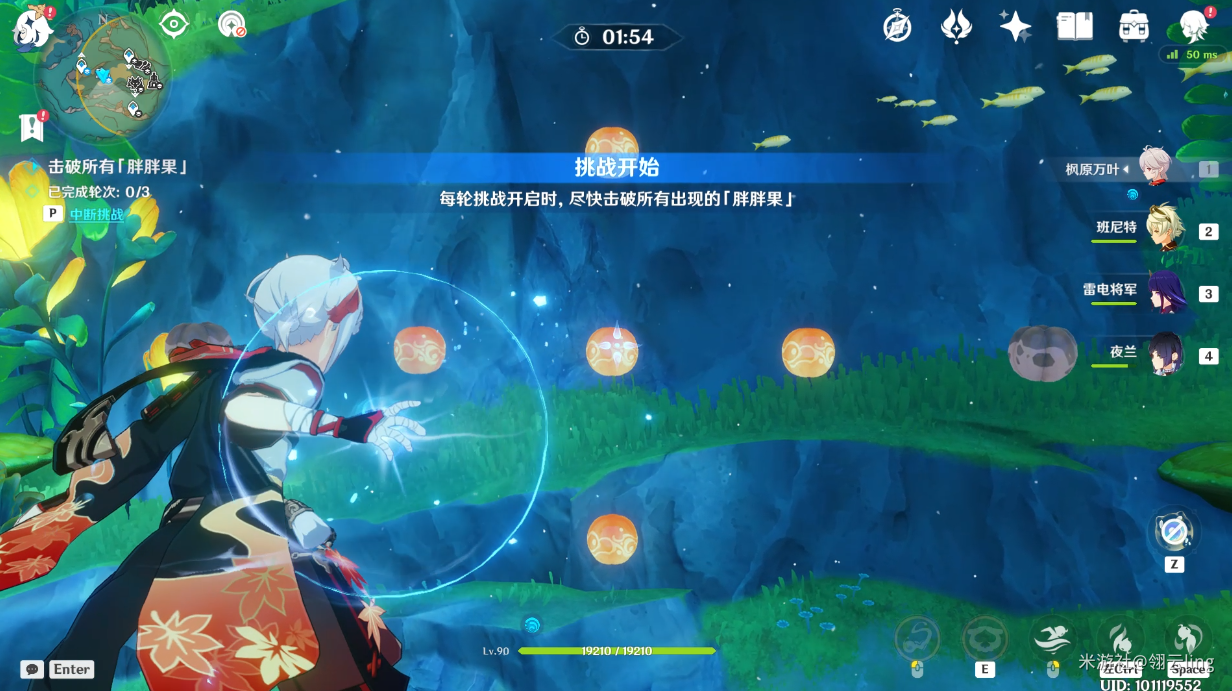Select the 击破所有「胖胖果」 objective tracker
This screenshot has width=1232, height=691.
click(118, 167)
